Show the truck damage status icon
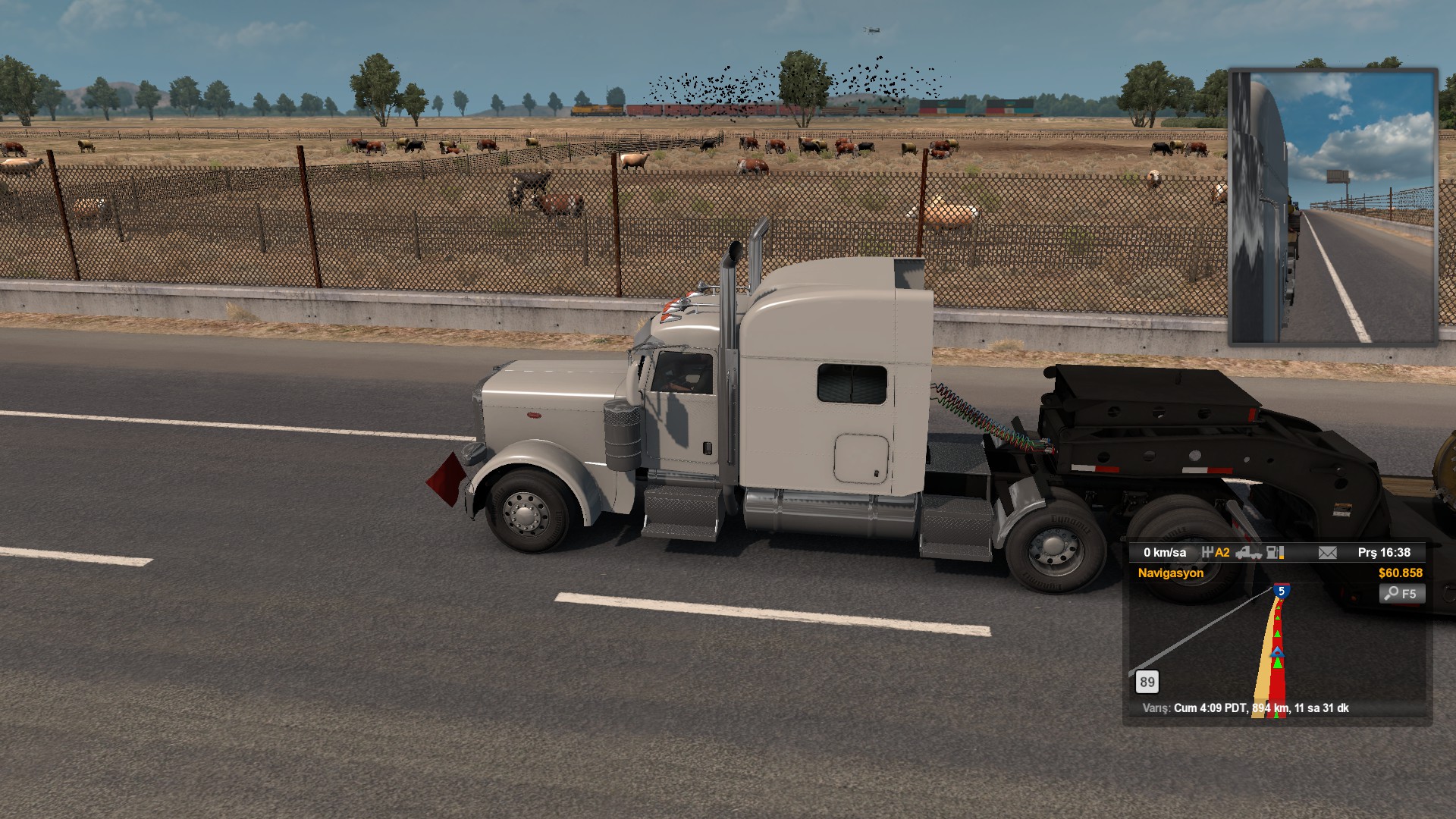 pyautogui.click(x=1248, y=553)
